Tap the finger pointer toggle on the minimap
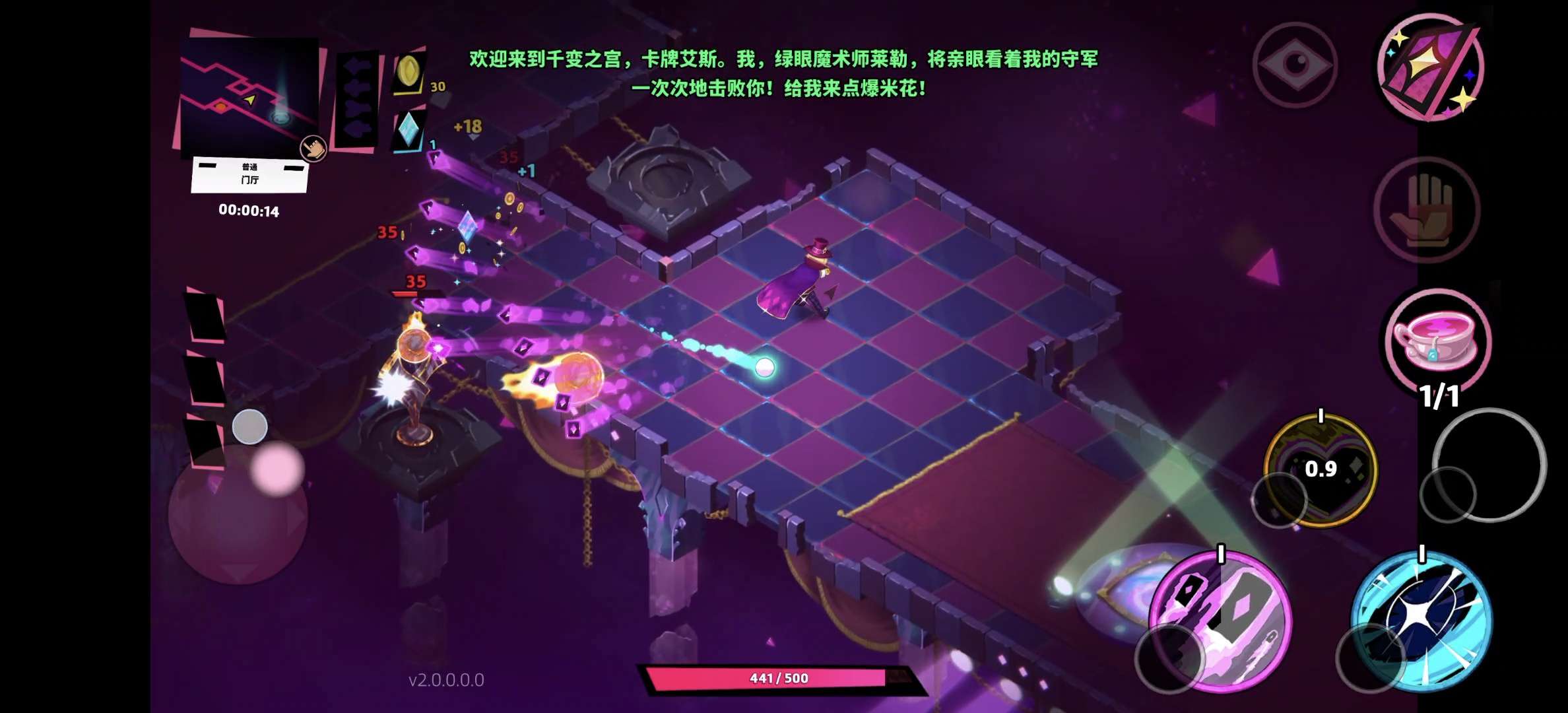This screenshot has height=713, width=1568. pos(312,149)
